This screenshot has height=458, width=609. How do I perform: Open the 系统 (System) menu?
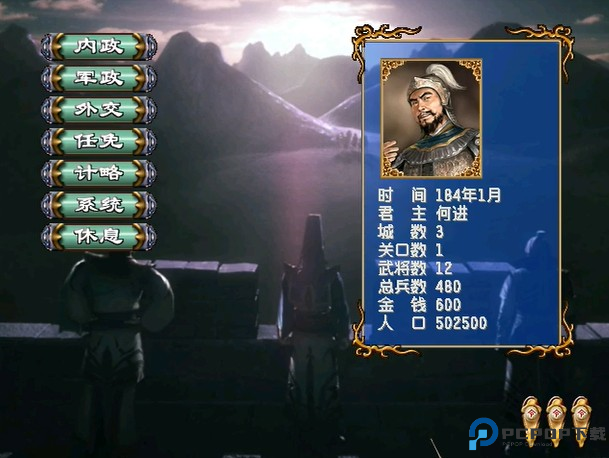pyautogui.click(x=99, y=205)
